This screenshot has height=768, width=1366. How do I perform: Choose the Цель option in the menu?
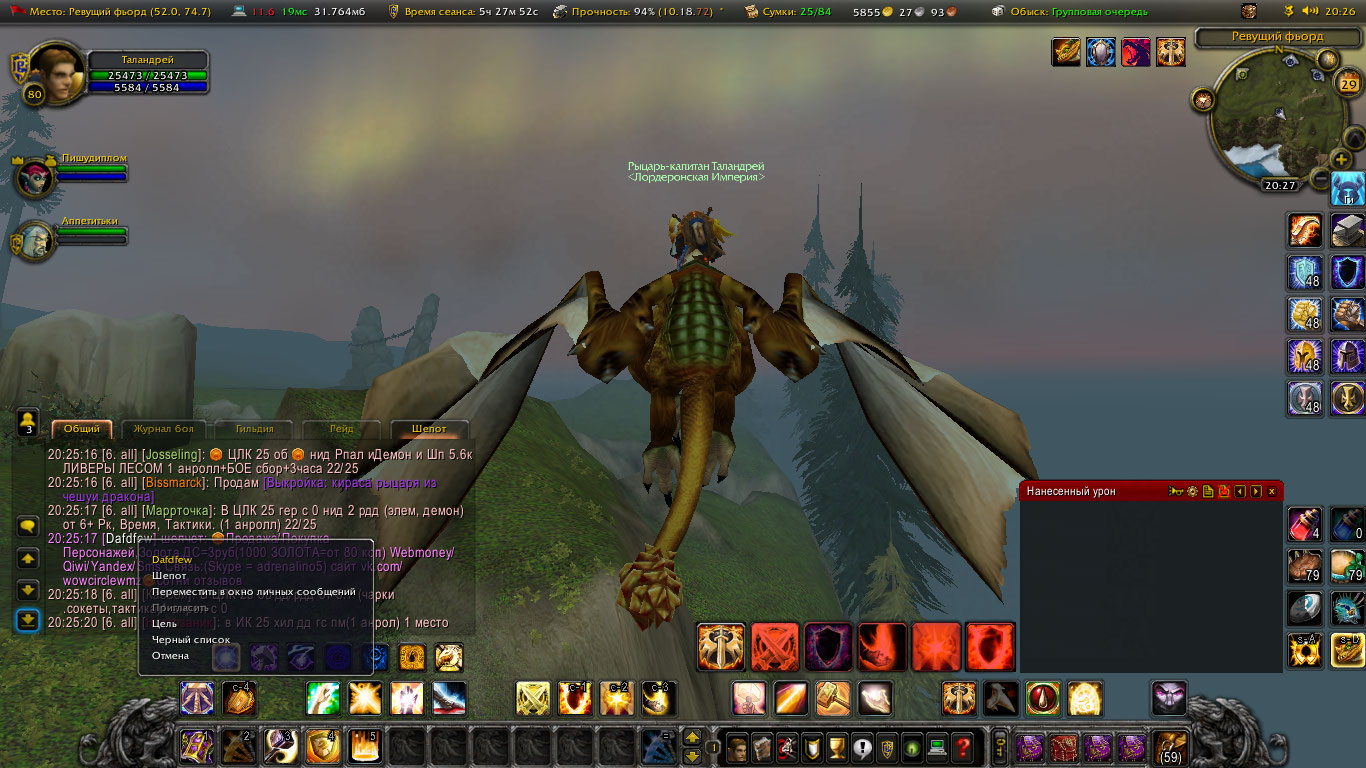click(164, 624)
